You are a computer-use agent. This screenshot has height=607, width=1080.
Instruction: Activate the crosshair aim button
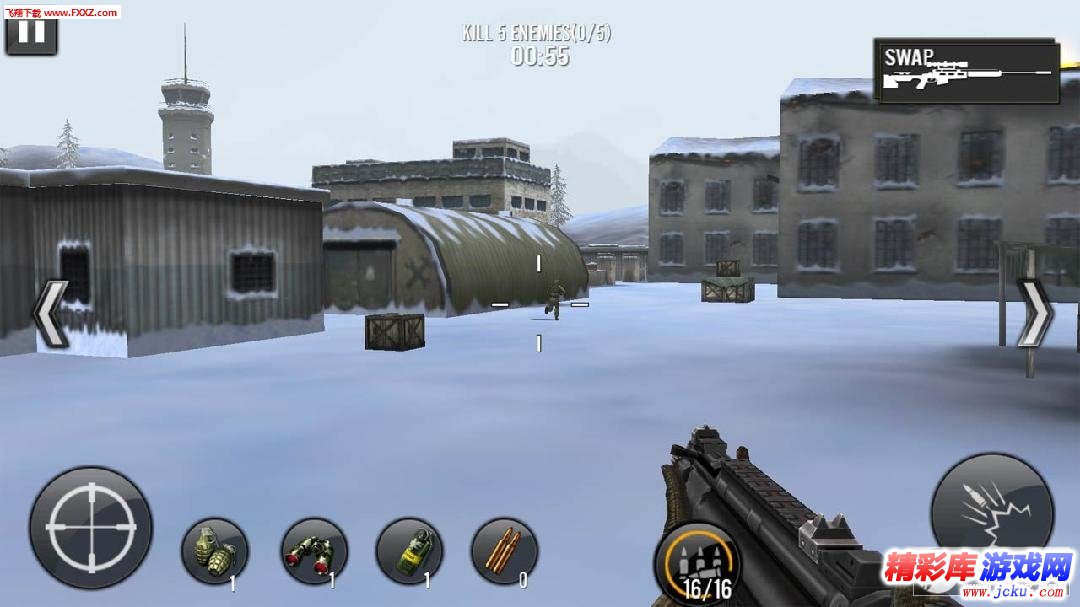[x=91, y=526]
